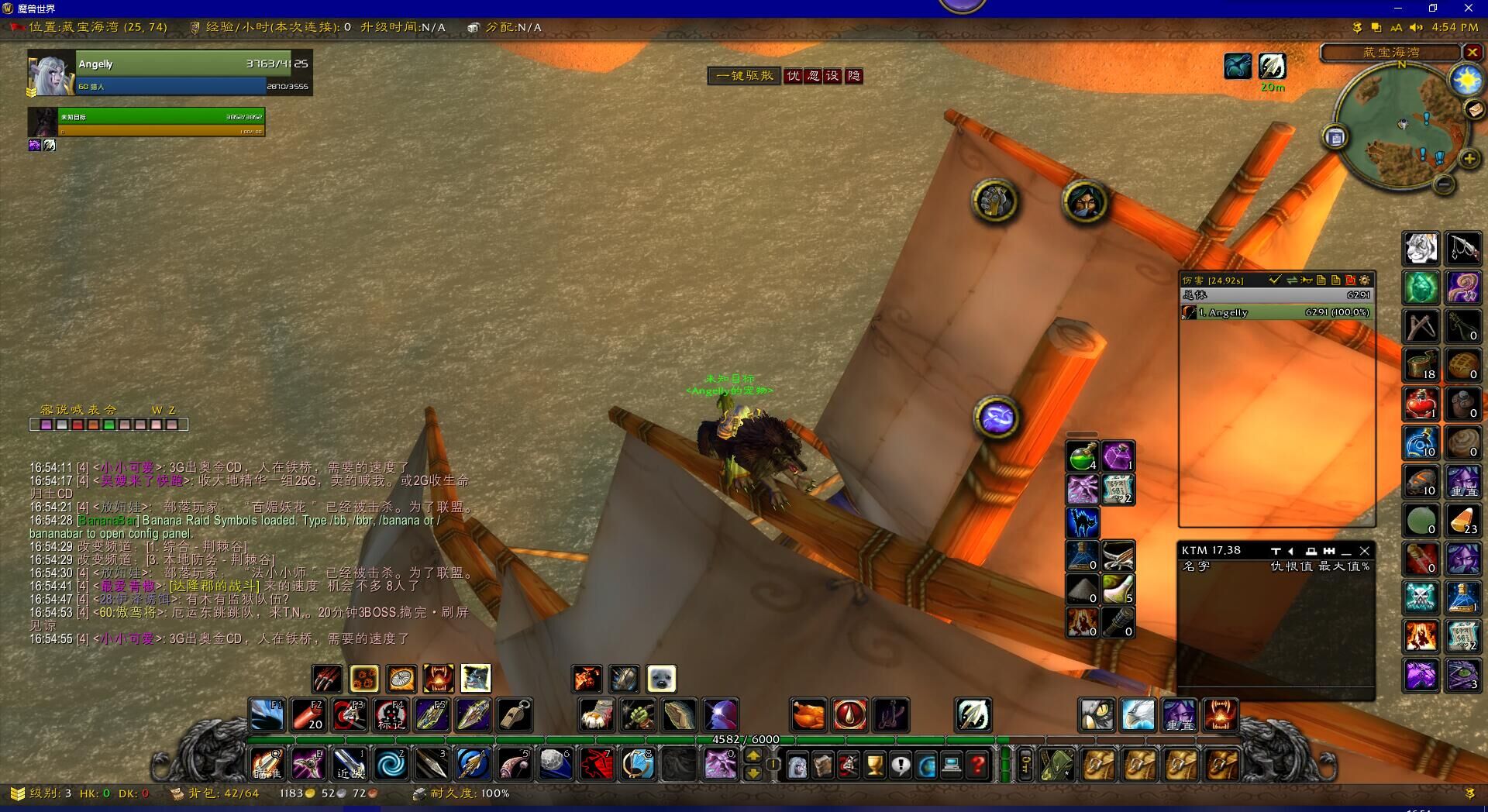The width and height of the screenshot is (1488, 812).
Task: Click the sun day-night indicator on minimap
Action: pyautogui.click(x=1466, y=81)
